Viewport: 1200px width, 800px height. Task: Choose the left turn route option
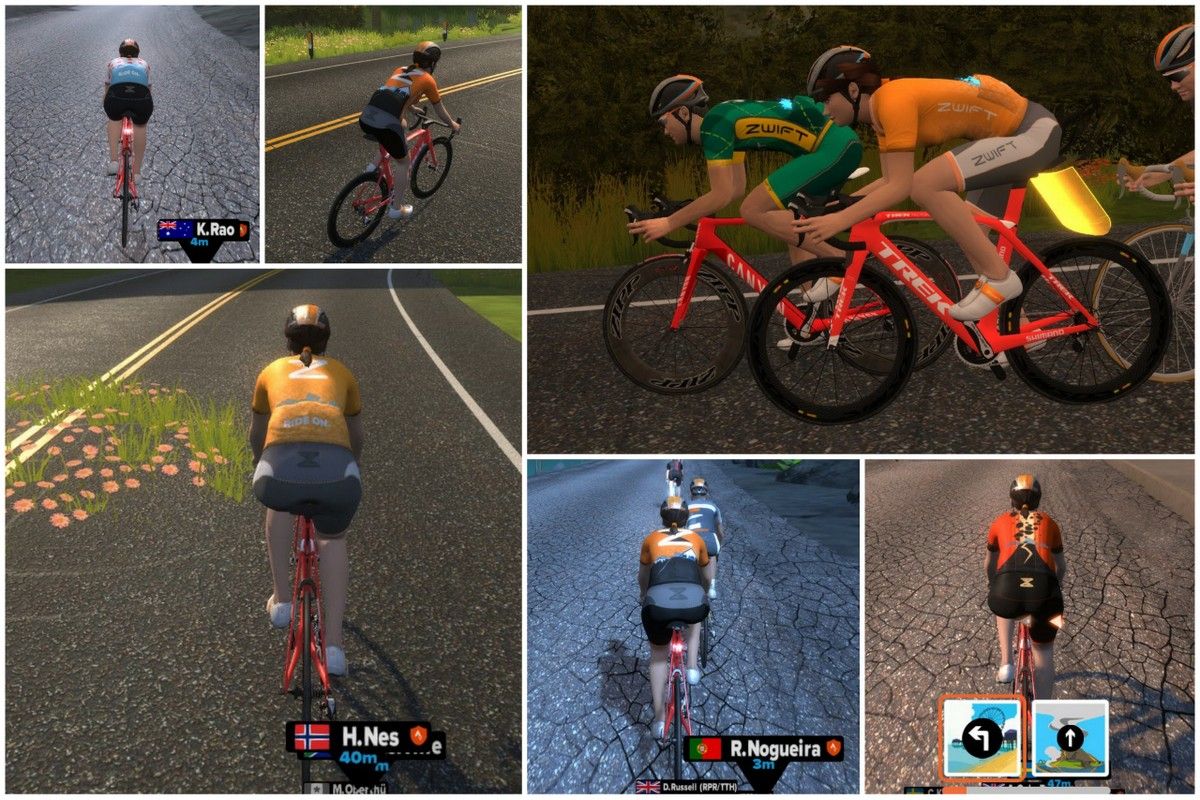[981, 737]
